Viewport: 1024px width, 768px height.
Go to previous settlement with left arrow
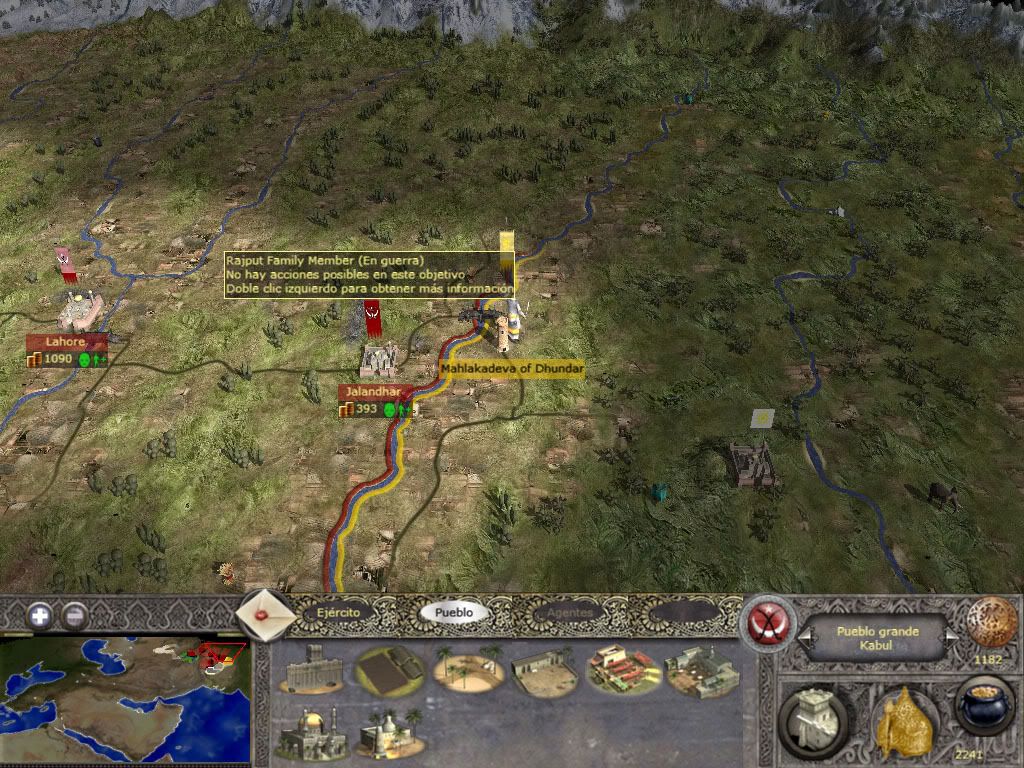[x=802, y=636]
